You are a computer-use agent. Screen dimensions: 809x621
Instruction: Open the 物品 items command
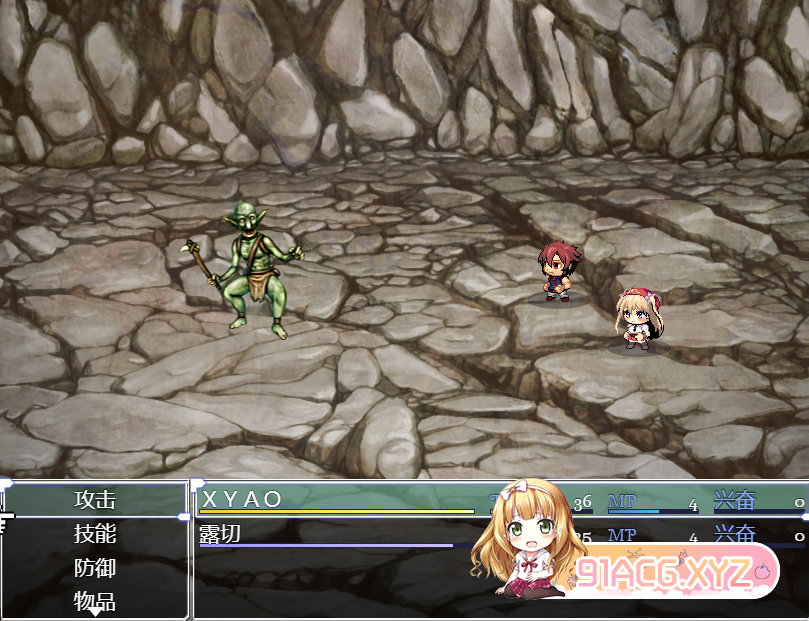[95, 601]
